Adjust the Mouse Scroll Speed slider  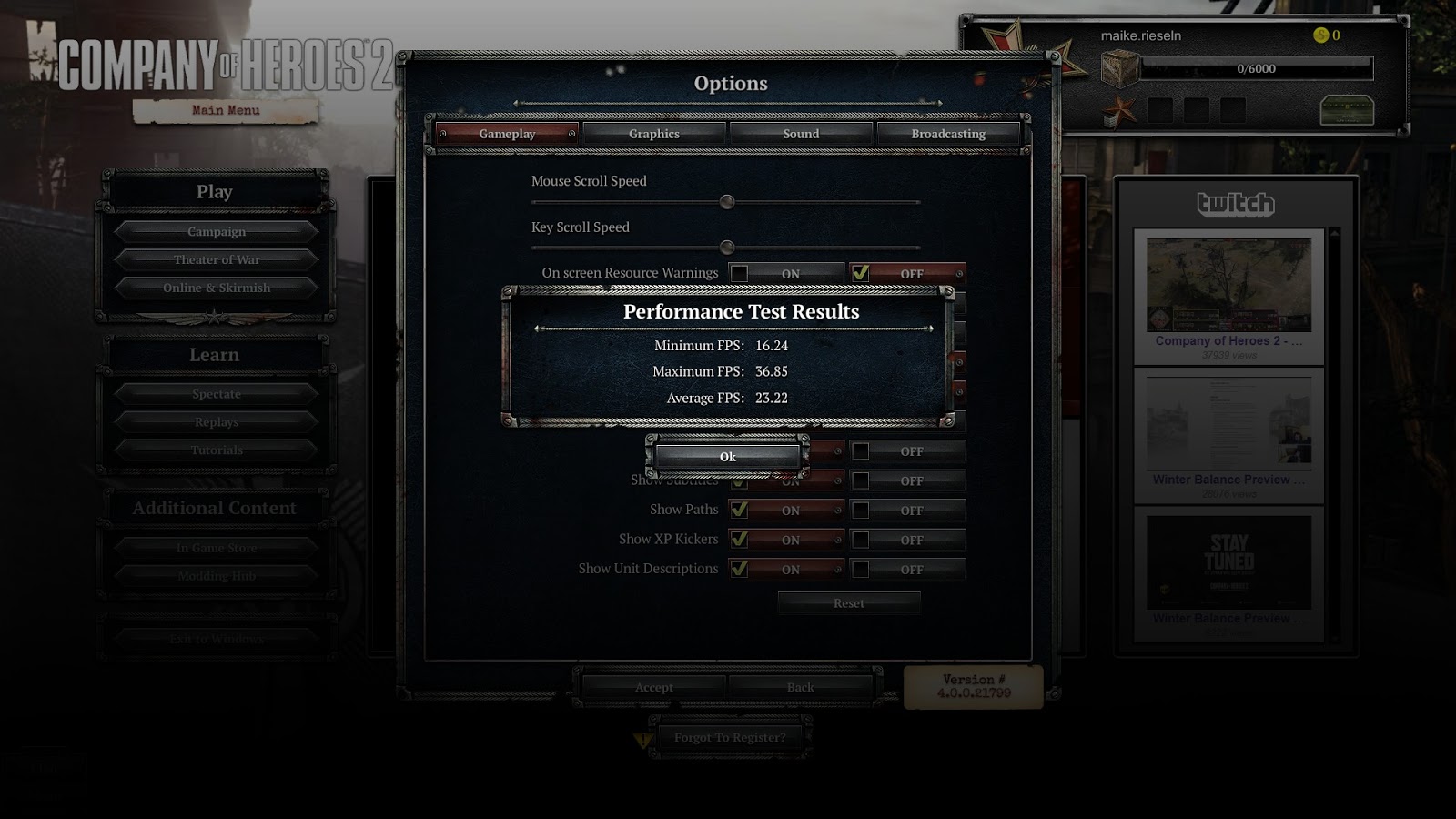[x=725, y=202]
